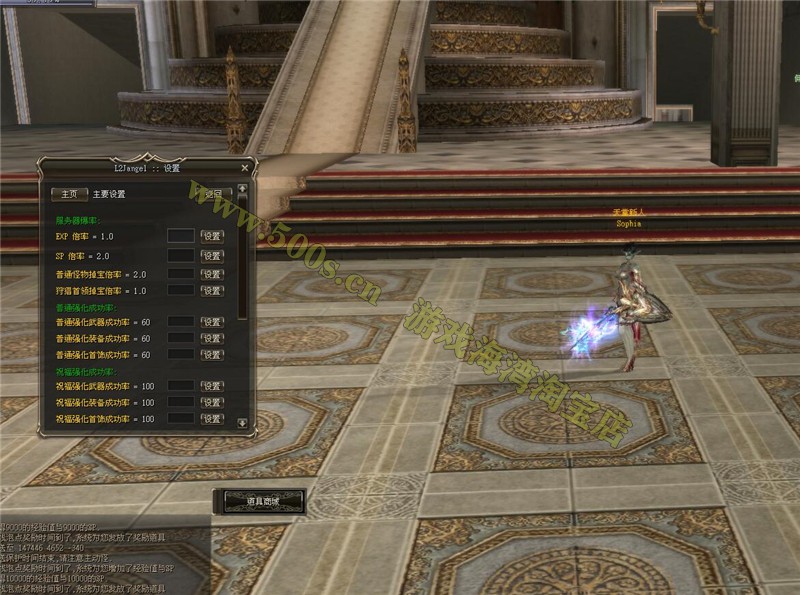Image resolution: width=800 pixels, height=595 pixels.
Task: Set 普通强化武器成功率 value
Action: 212,322
